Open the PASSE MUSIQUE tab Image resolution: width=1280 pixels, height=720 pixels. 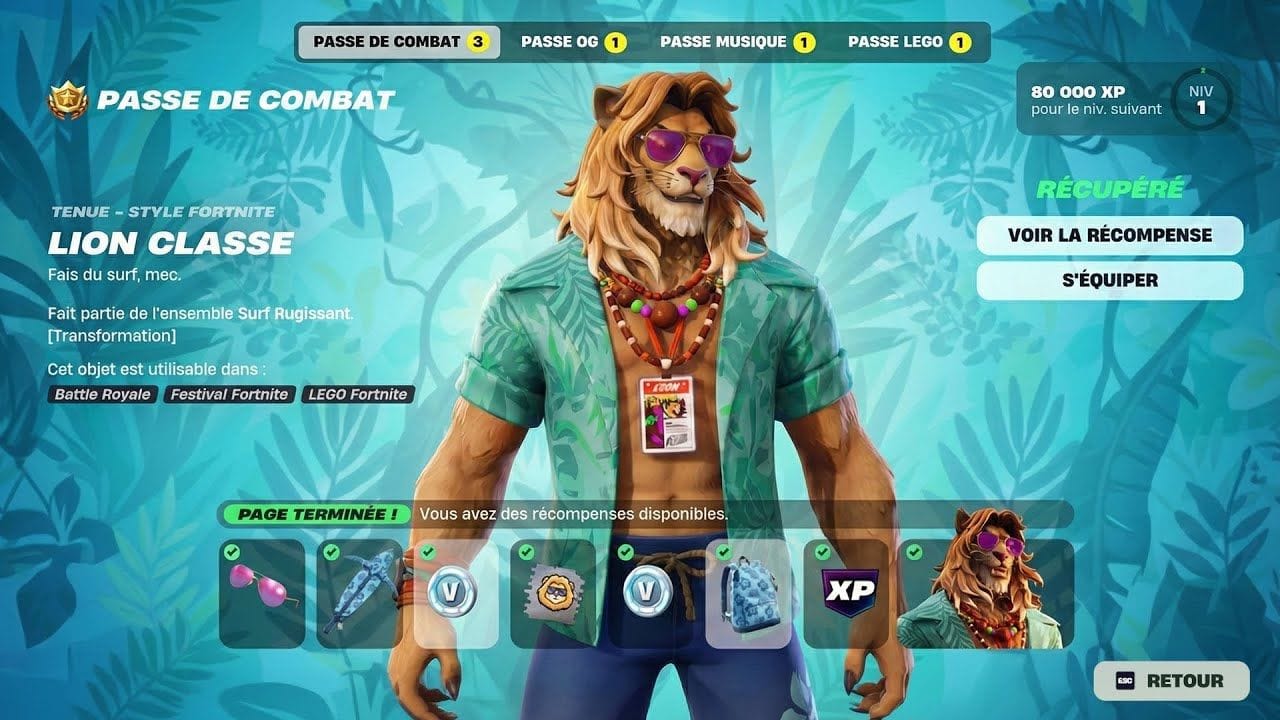tap(738, 42)
